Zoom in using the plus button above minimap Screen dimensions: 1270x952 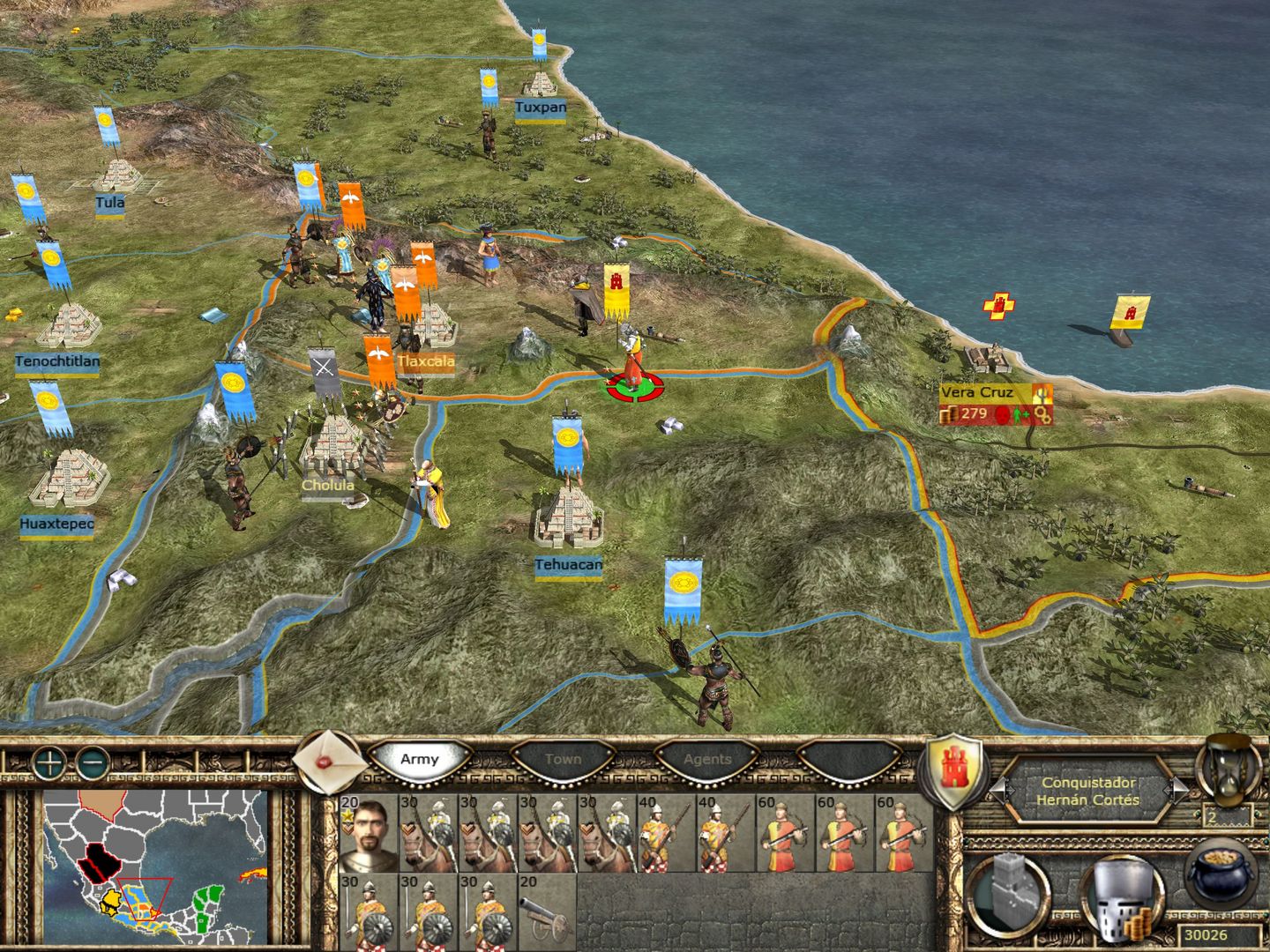(51, 762)
